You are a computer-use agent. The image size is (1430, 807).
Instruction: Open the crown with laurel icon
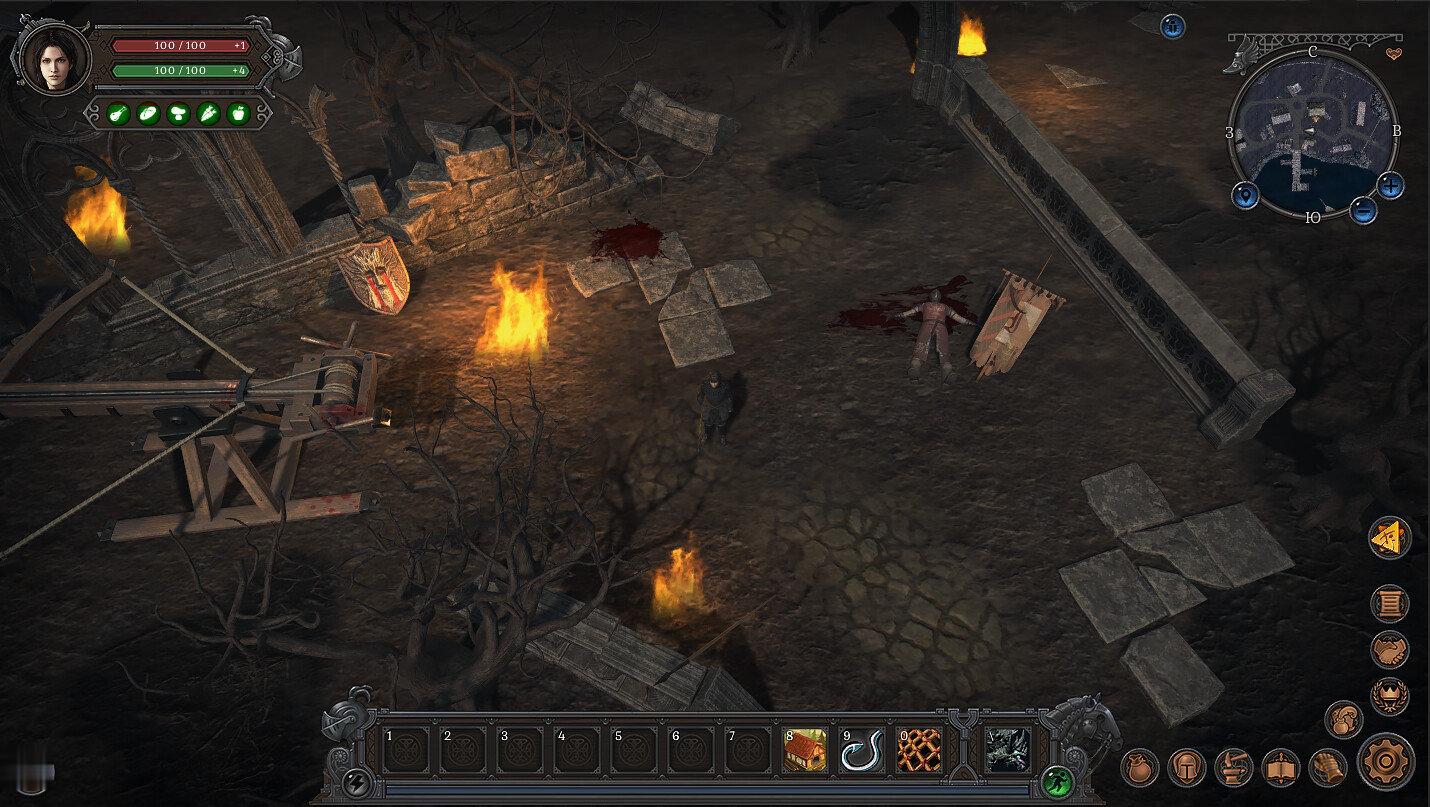1389,696
